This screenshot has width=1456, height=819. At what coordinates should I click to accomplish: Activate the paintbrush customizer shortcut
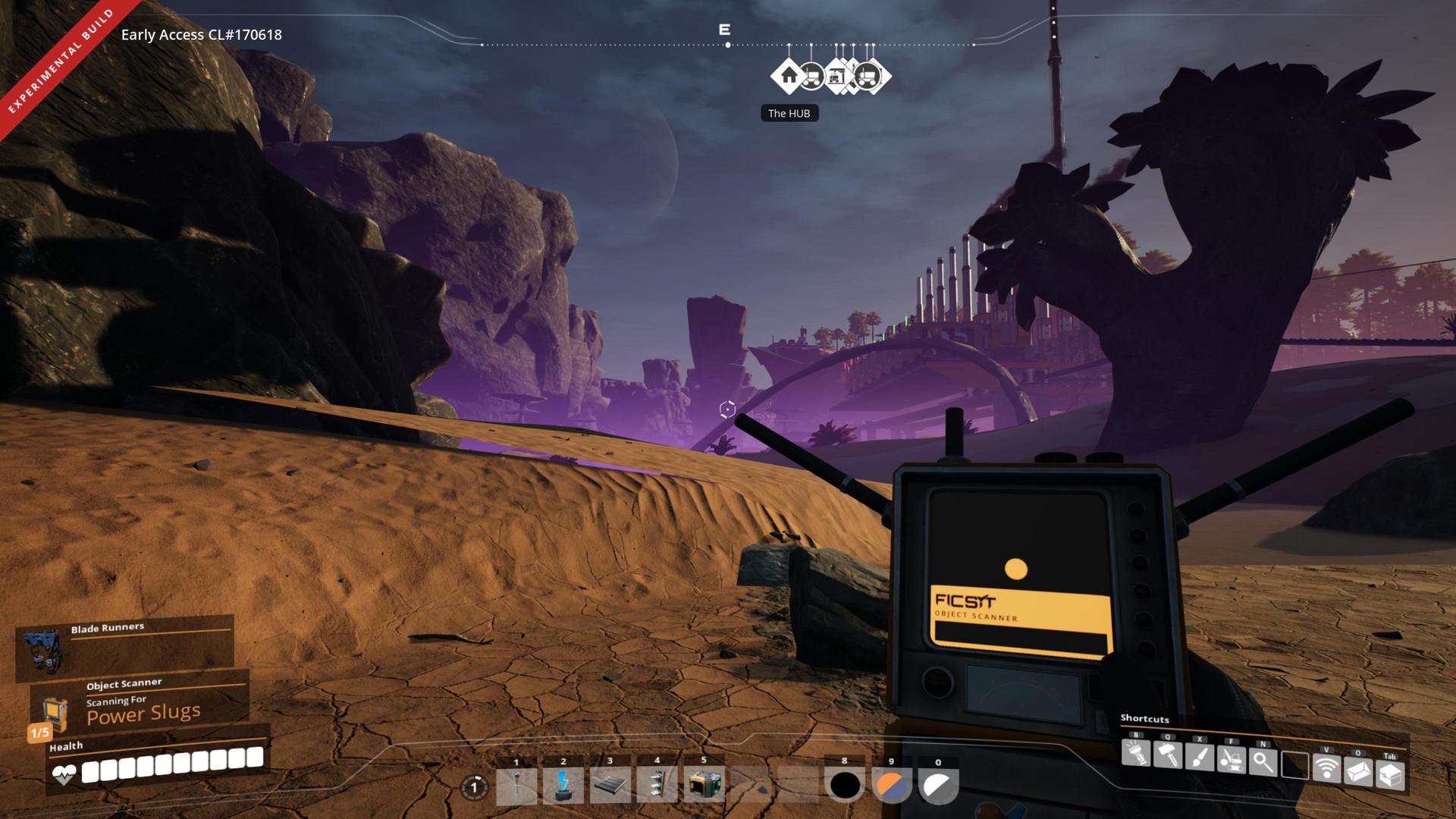(1199, 758)
